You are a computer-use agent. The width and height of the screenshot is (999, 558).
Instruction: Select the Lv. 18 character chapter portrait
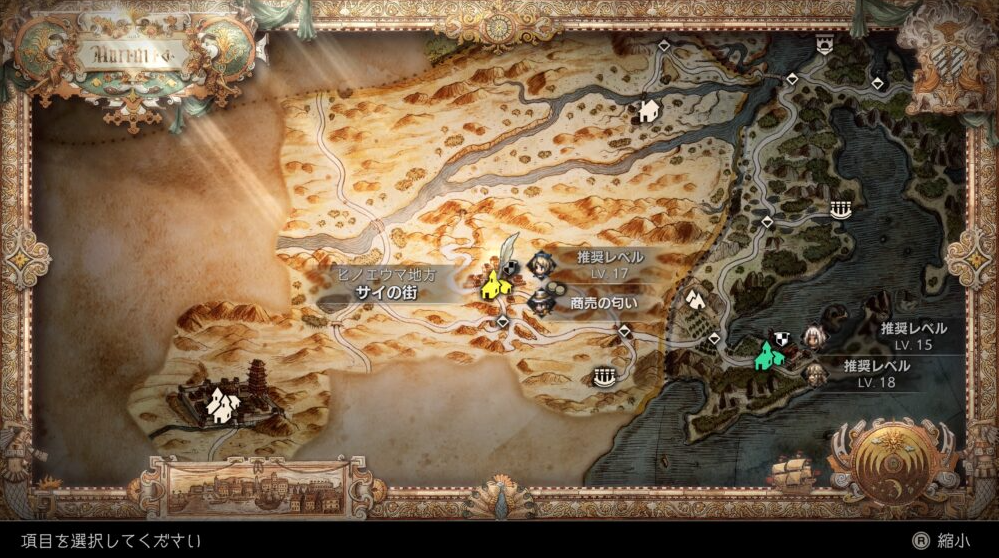pyautogui.click(x=816, y=375)
